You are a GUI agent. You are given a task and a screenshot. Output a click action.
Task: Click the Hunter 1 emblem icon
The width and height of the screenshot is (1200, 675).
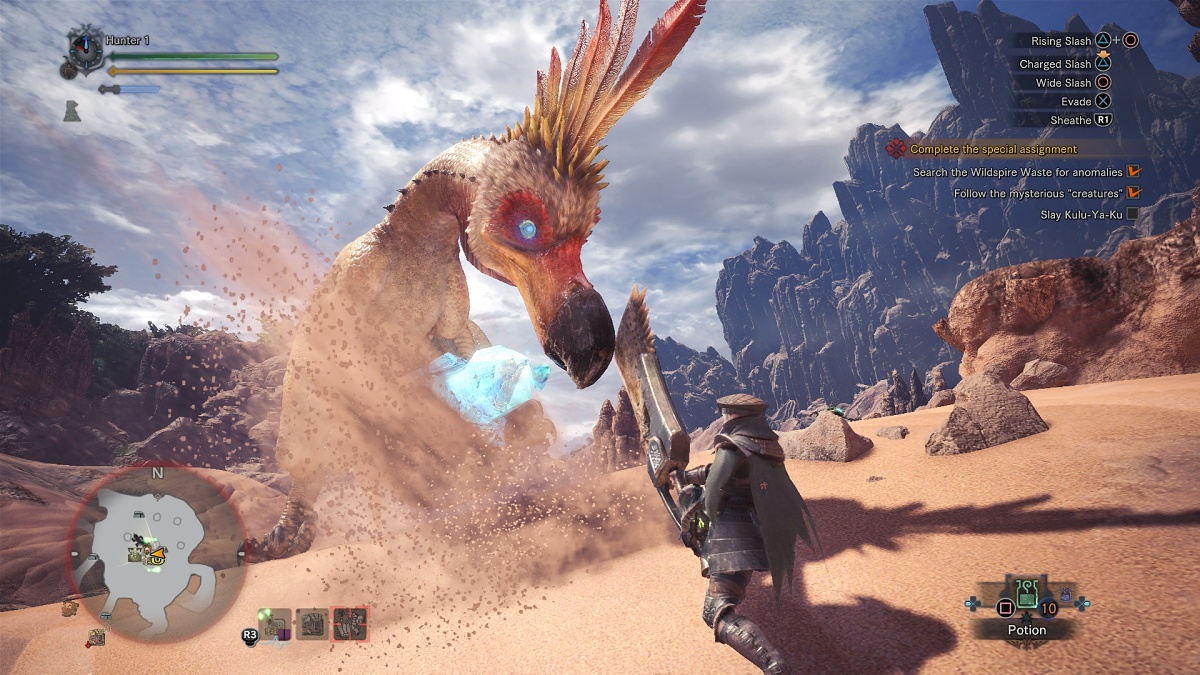click(x=83, y=49)
